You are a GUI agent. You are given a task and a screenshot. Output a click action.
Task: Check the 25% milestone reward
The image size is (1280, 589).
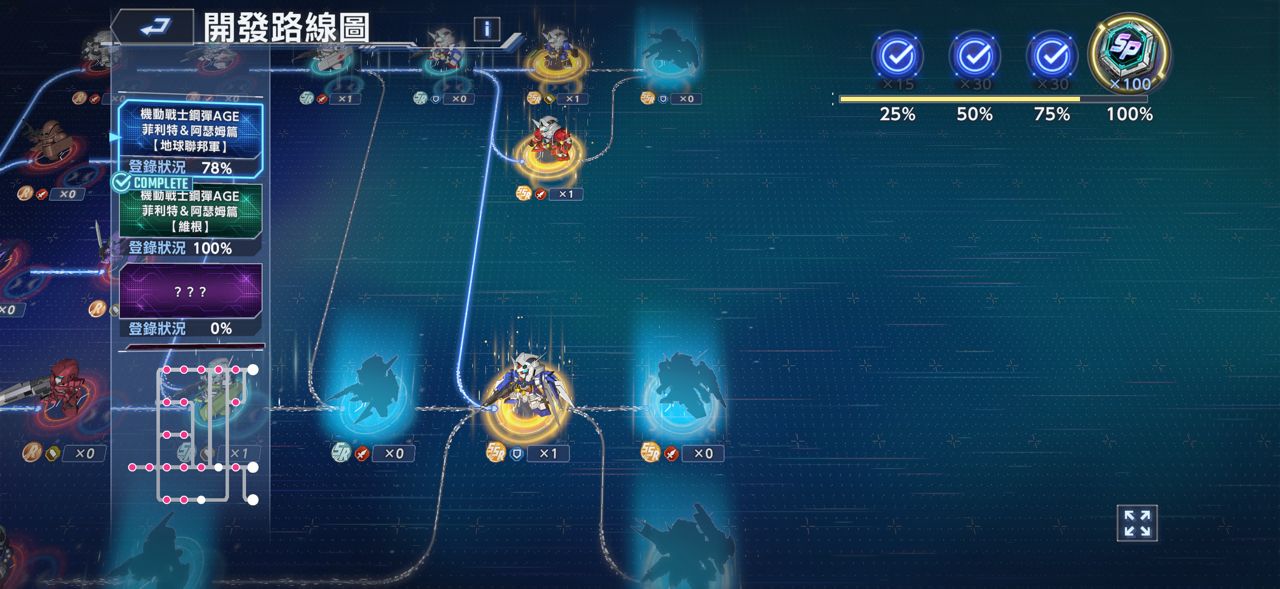point(897,56)
